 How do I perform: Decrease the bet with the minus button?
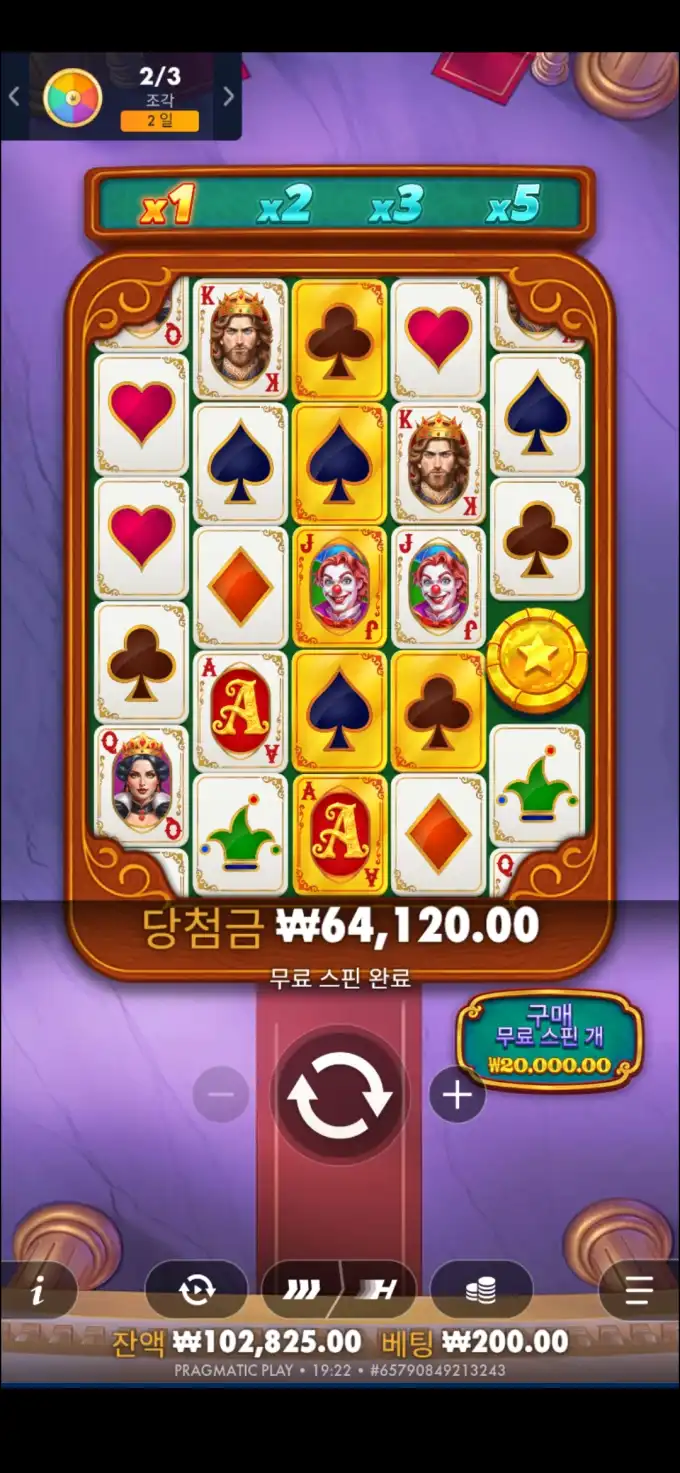click(220, 1095)
